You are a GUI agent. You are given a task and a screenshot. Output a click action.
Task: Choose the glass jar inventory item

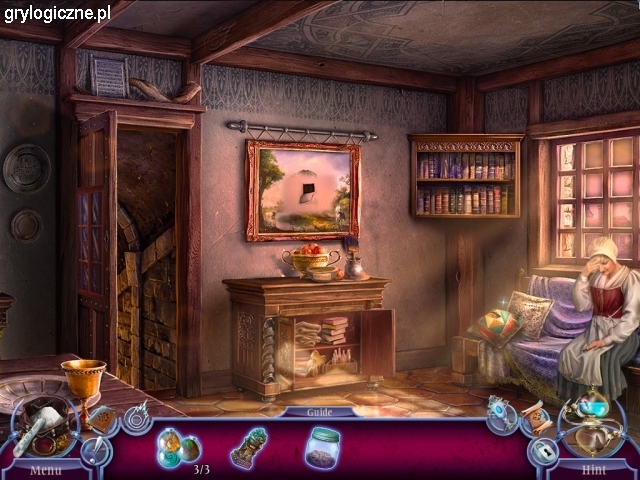point(322,446)
